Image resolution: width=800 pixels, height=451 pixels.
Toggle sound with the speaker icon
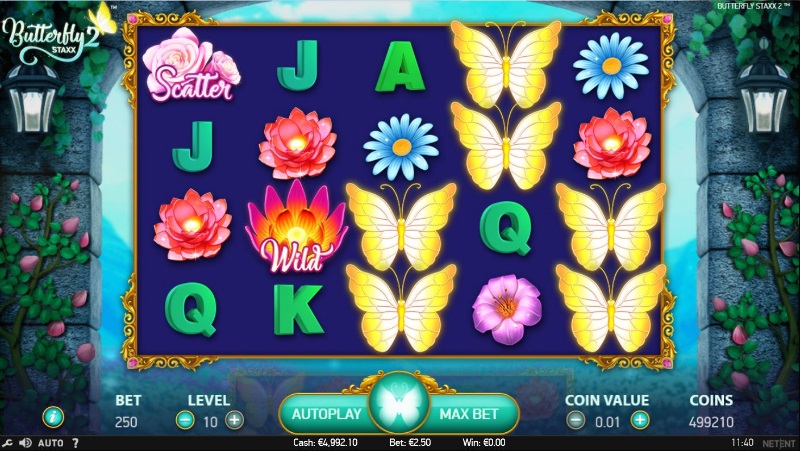[x=26, y=443]
